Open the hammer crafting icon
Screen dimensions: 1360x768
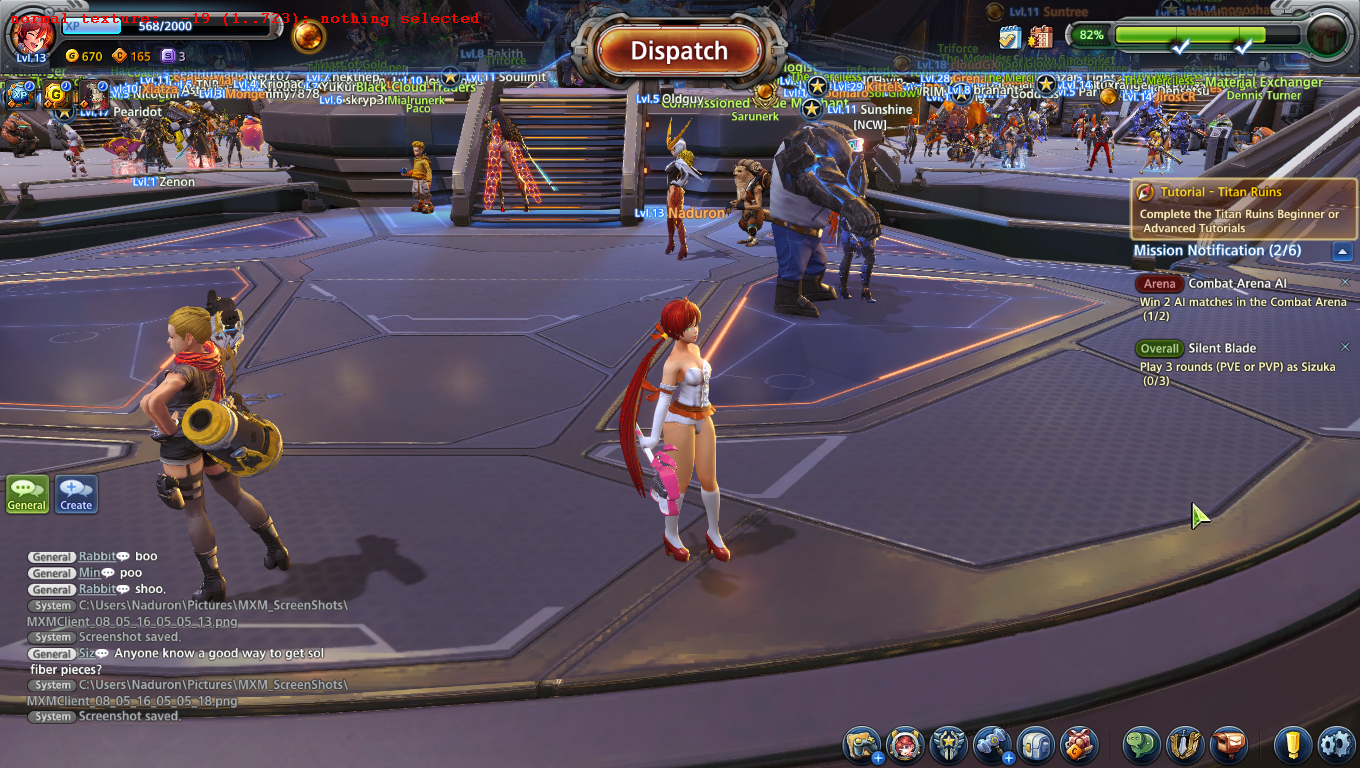point(992,745)
